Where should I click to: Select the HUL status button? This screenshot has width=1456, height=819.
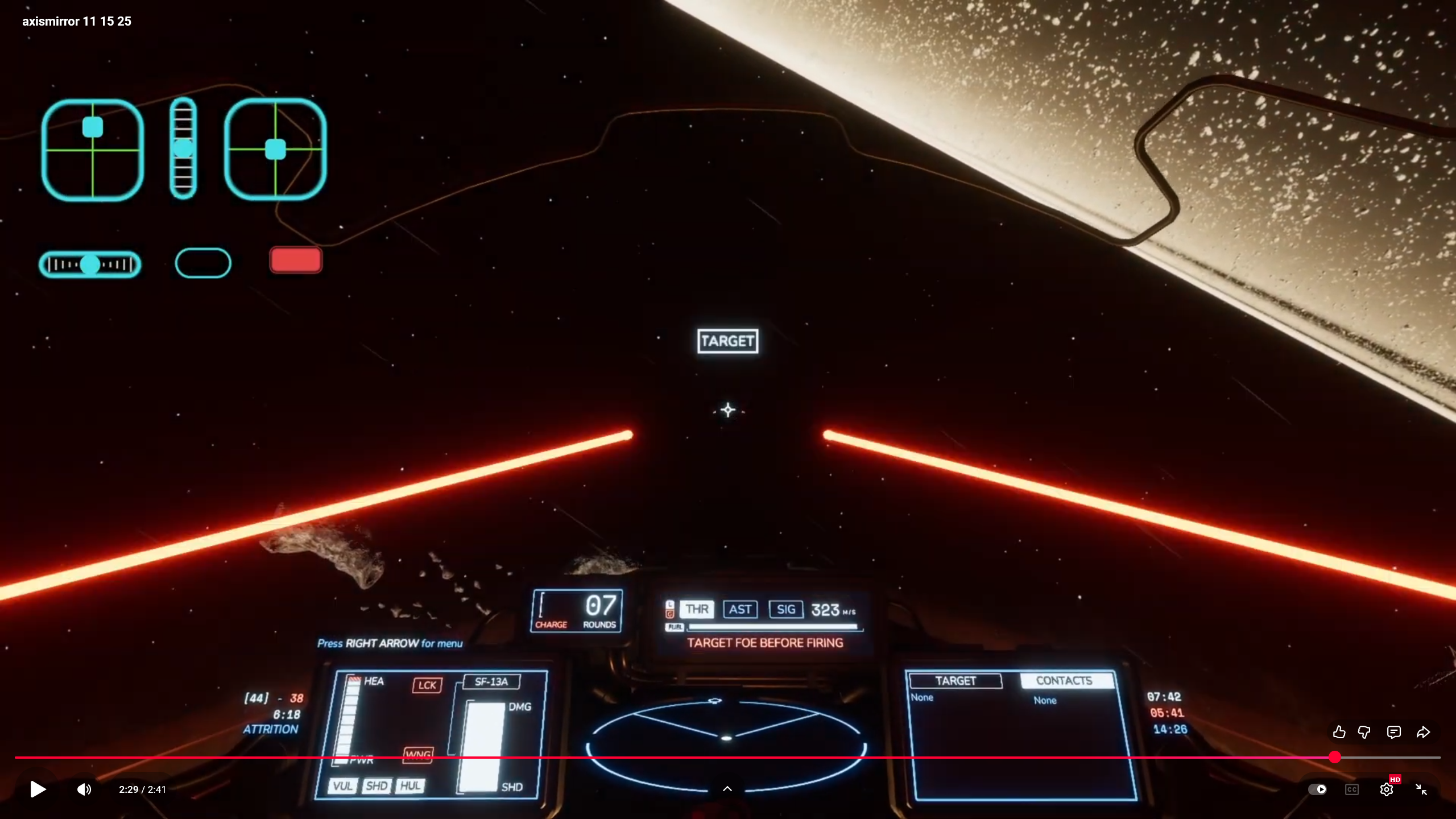pyautogui.click(x=410, y=786)
